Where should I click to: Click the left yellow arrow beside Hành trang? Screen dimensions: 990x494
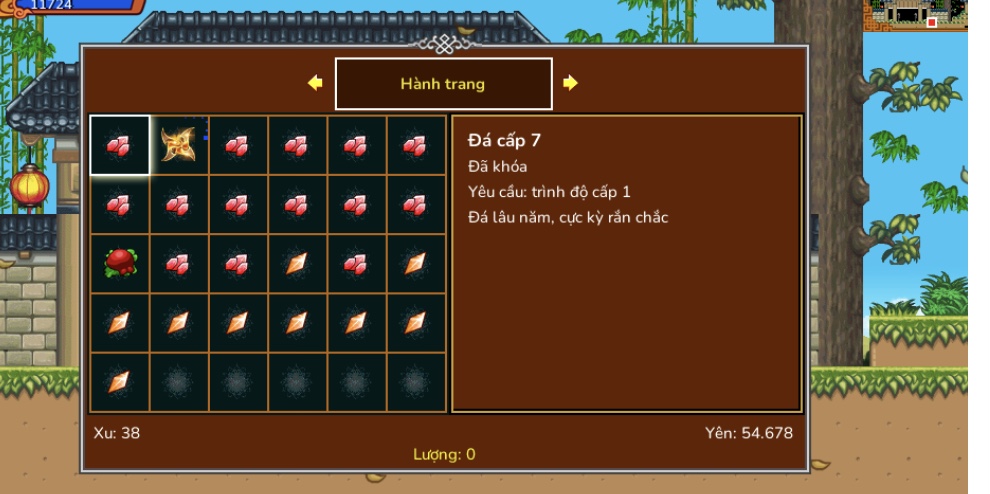315,83
